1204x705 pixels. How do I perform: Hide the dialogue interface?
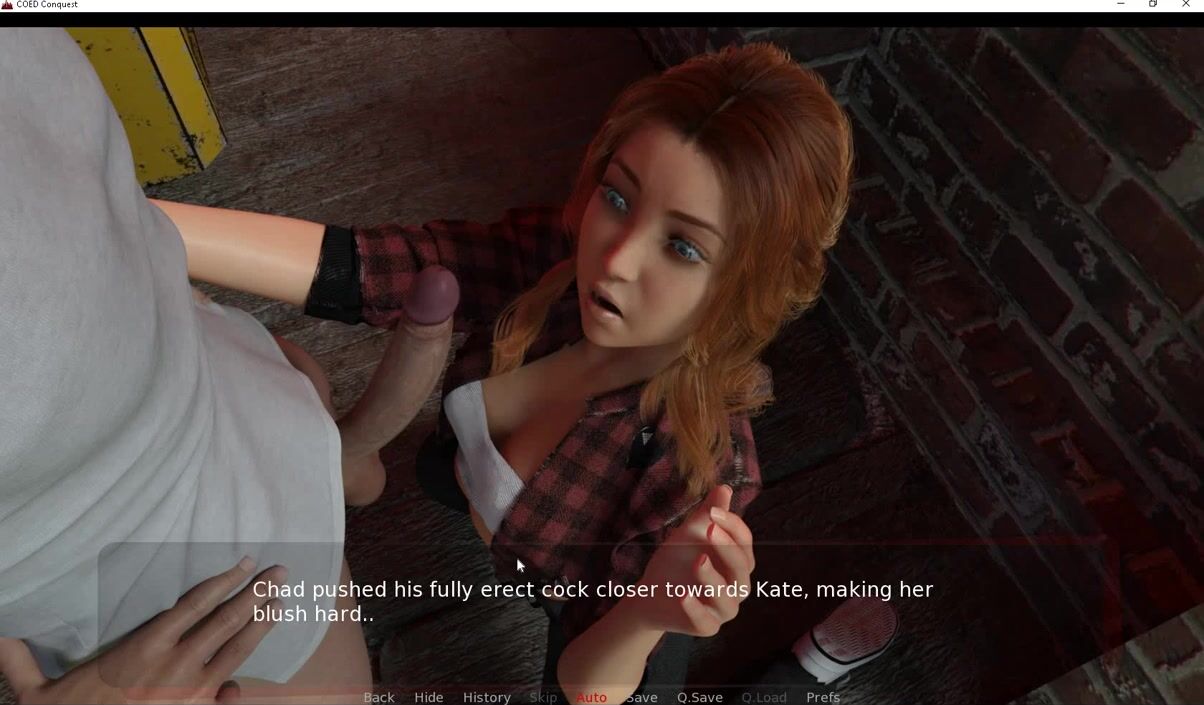point(428,697)
